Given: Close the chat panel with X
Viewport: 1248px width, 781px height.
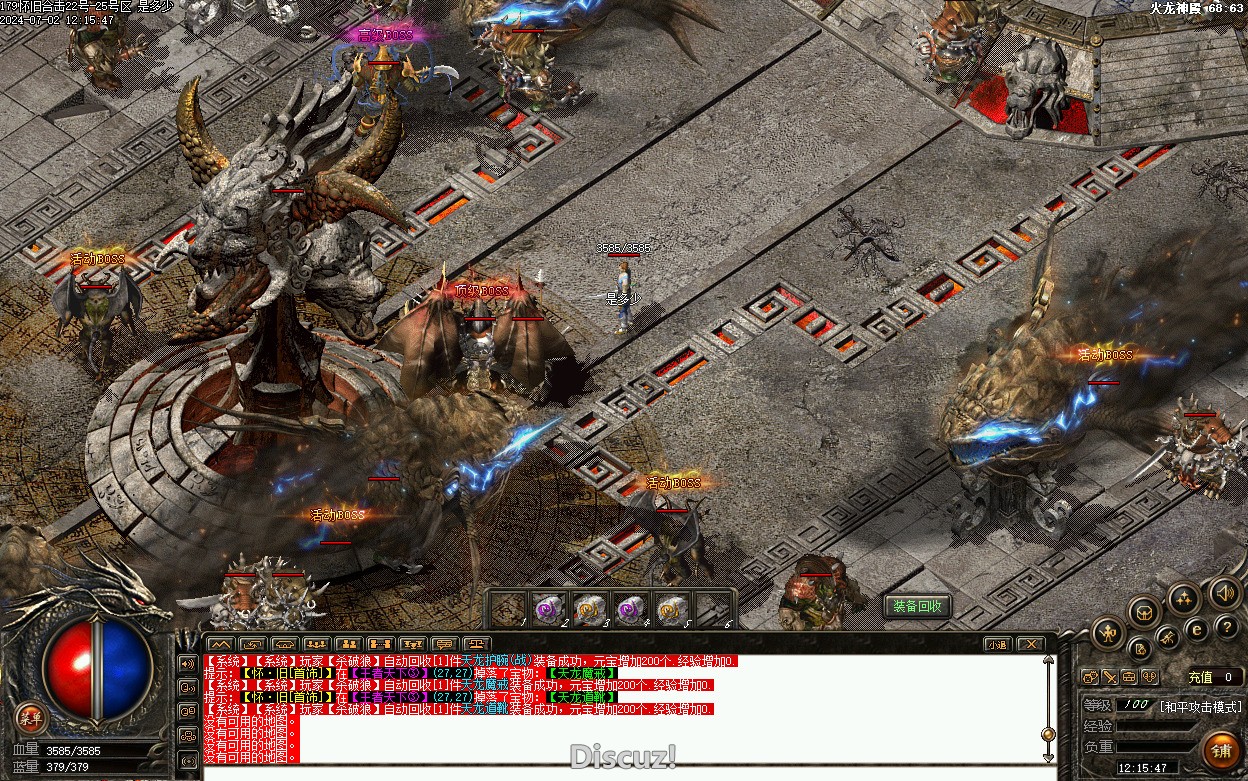Looking at the screenshot, I should click(x=1030, y=644).
